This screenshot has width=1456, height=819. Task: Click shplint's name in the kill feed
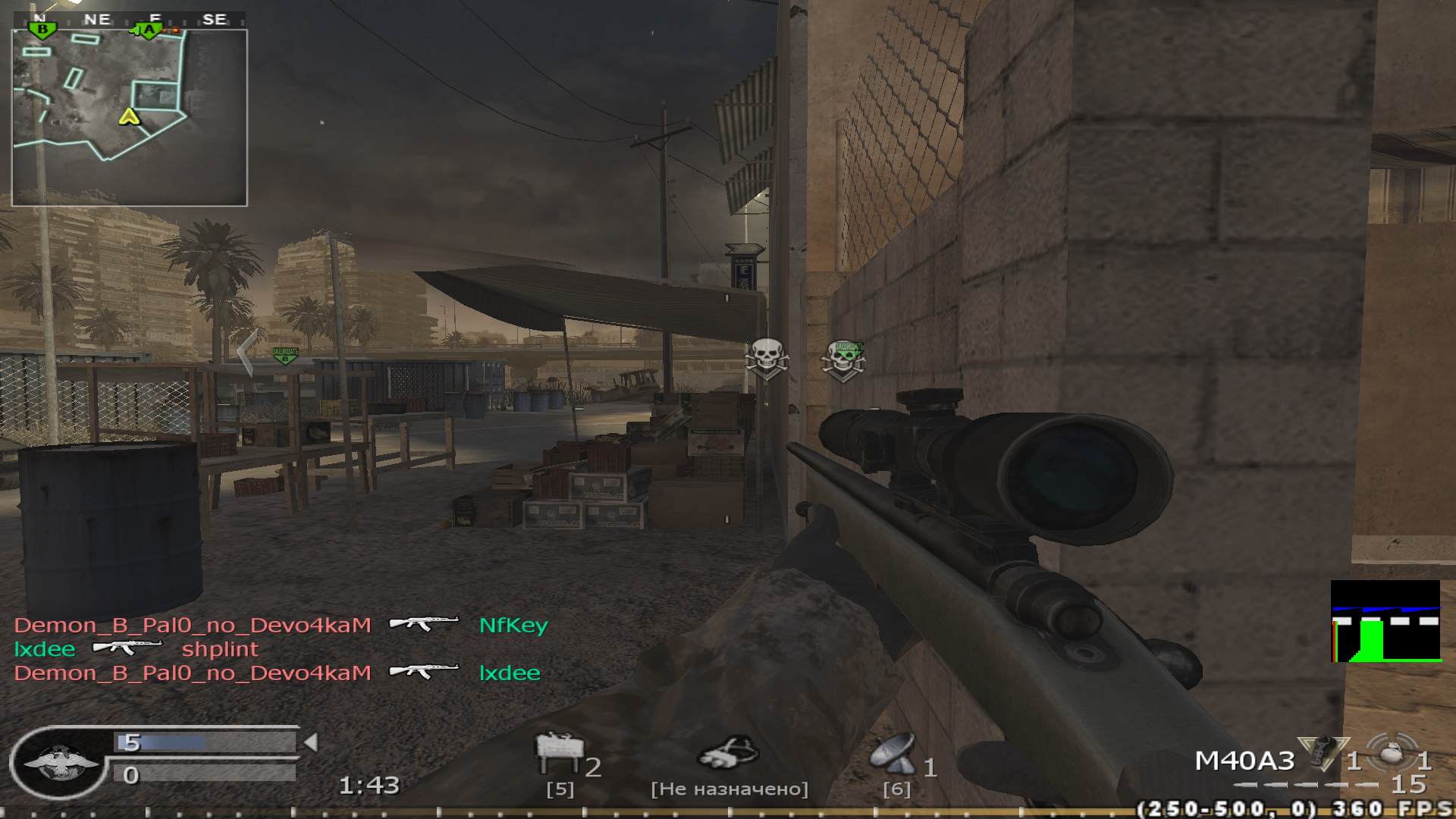click(x=220, y=649)
